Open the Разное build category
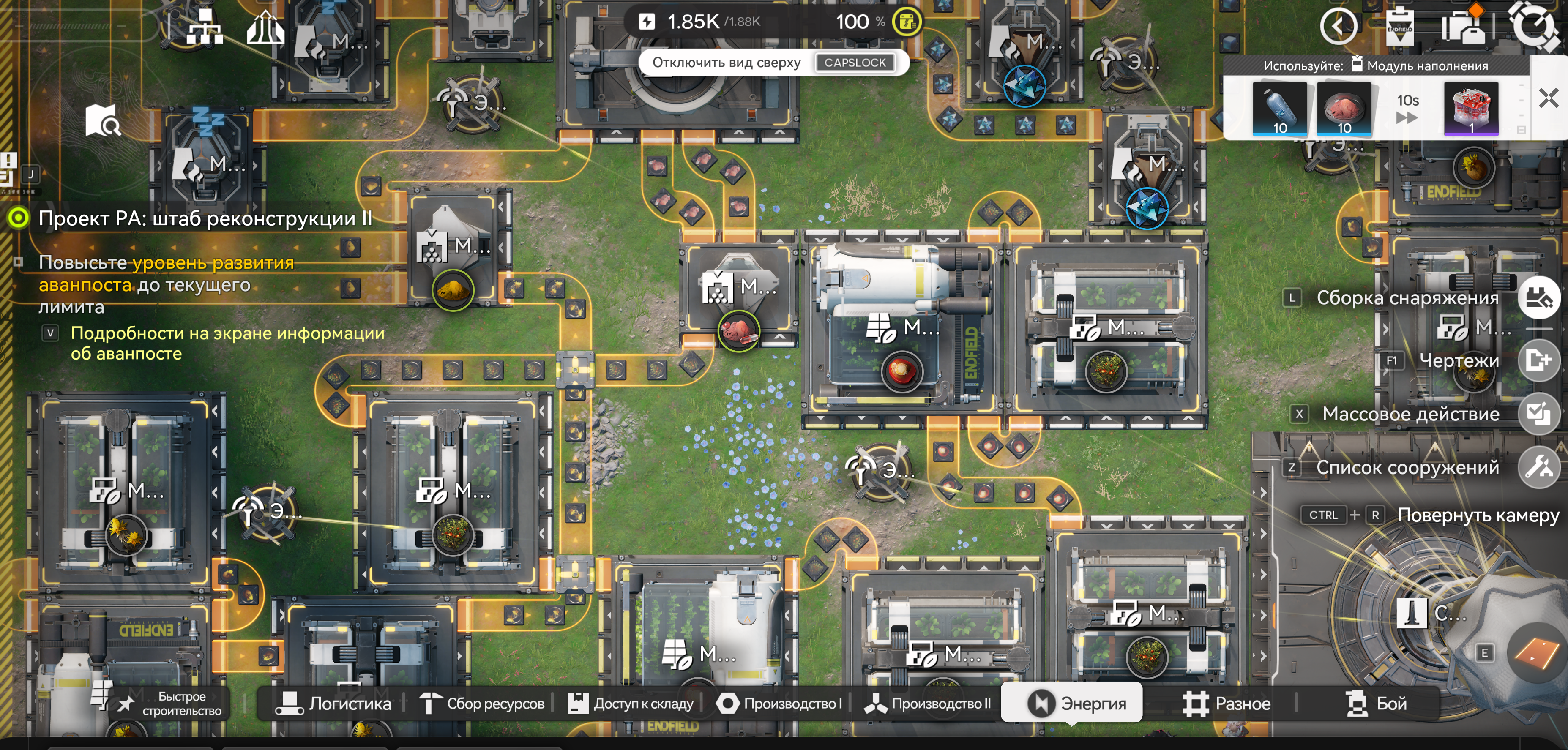The width and height of the screenshot is (1568, 750). click(1227, 703)
